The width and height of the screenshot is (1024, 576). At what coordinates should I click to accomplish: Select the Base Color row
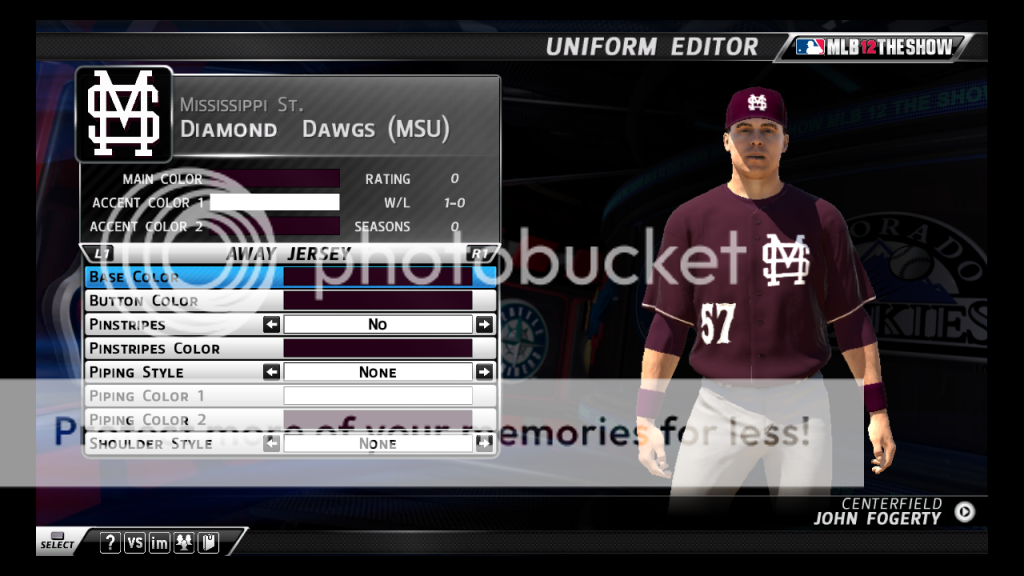point(290,277)
